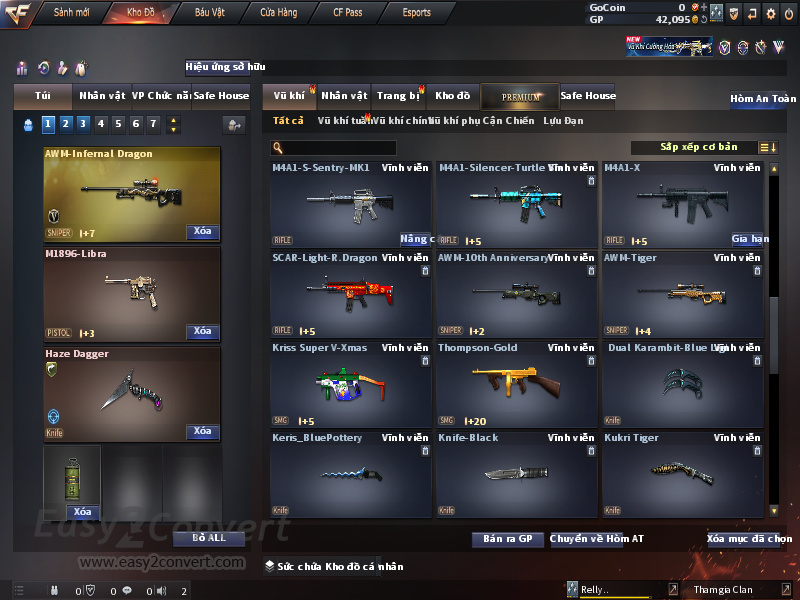Viewport: 800px width, 600px height.
Task: Open the Sảnh mới lobby tab
Action: tap(72, 13)
